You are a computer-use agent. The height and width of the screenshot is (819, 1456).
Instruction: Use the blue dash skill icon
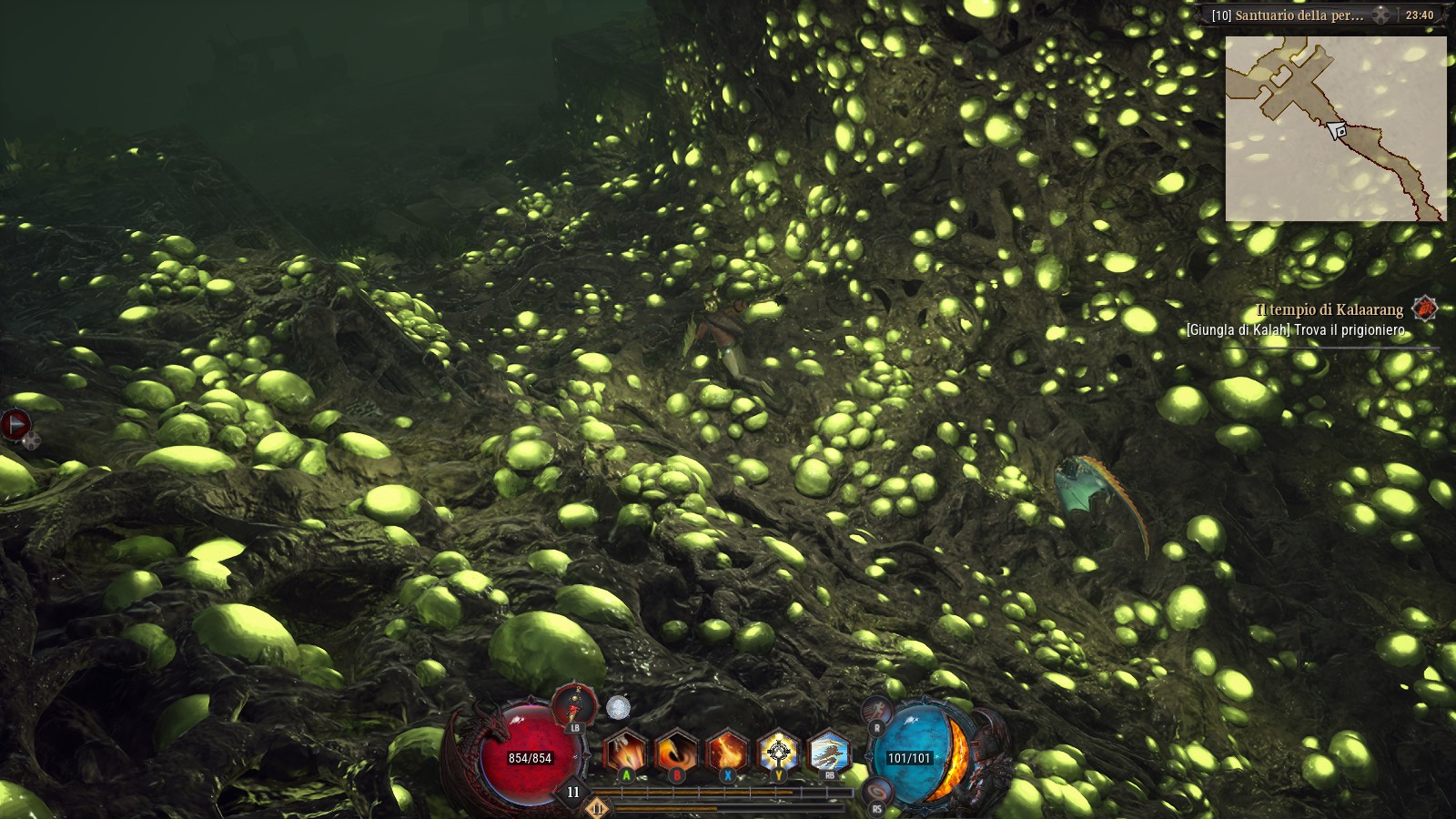829,753
